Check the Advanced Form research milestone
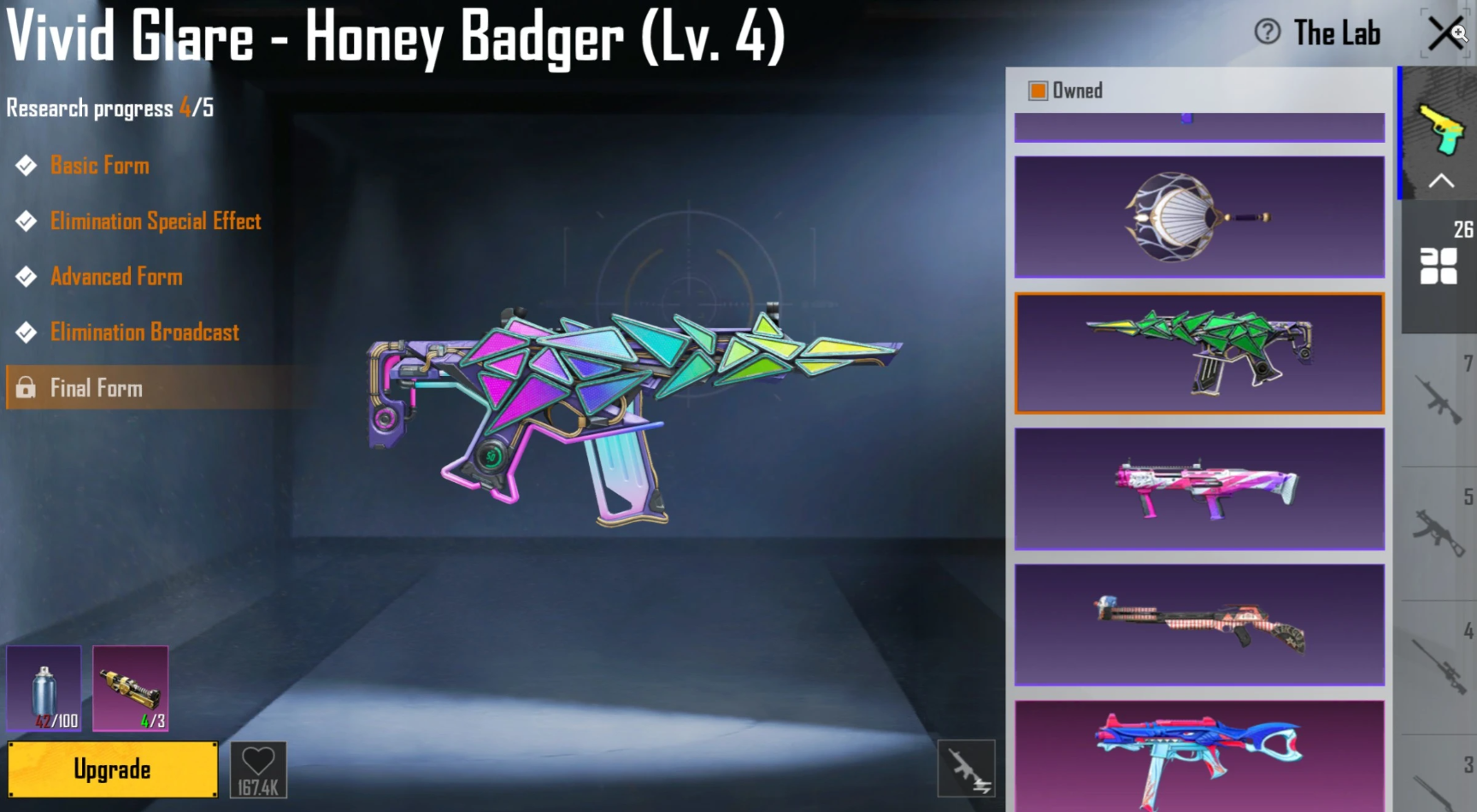 click(116, 276)
